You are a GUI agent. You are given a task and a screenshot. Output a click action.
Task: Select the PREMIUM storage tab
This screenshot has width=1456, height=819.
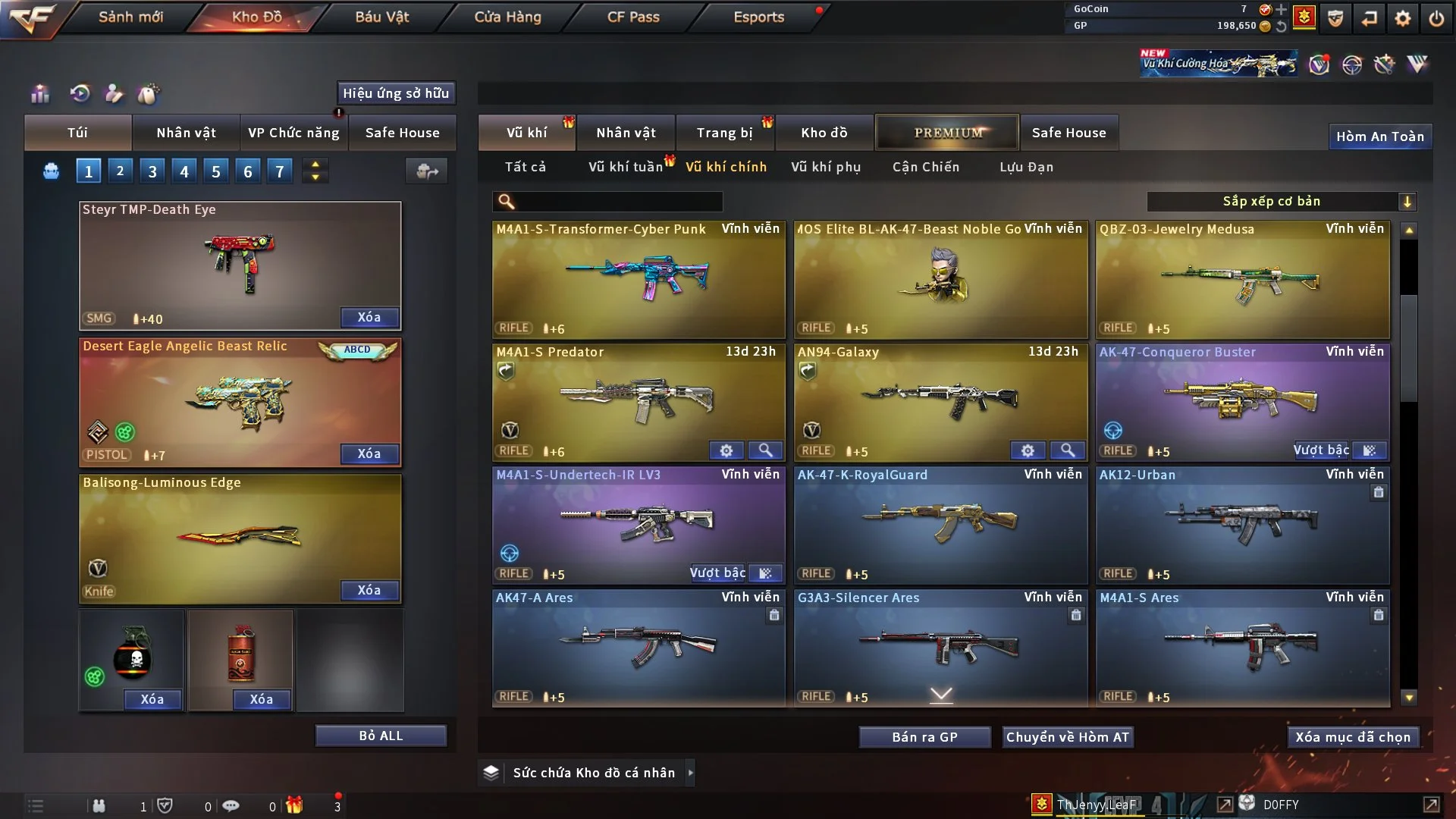click(x=948, y=133)
